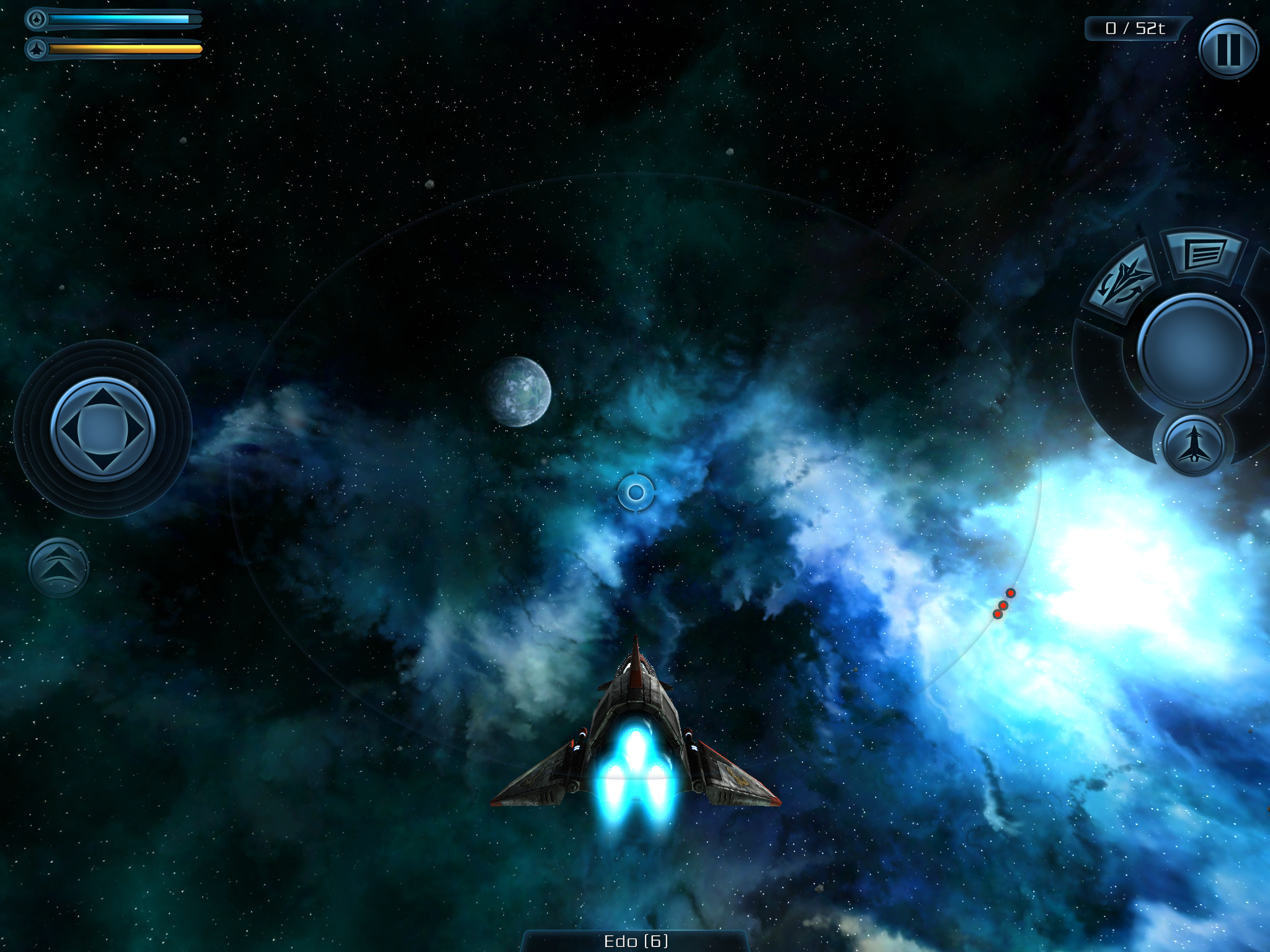Pause the game

pos(1228,49)
